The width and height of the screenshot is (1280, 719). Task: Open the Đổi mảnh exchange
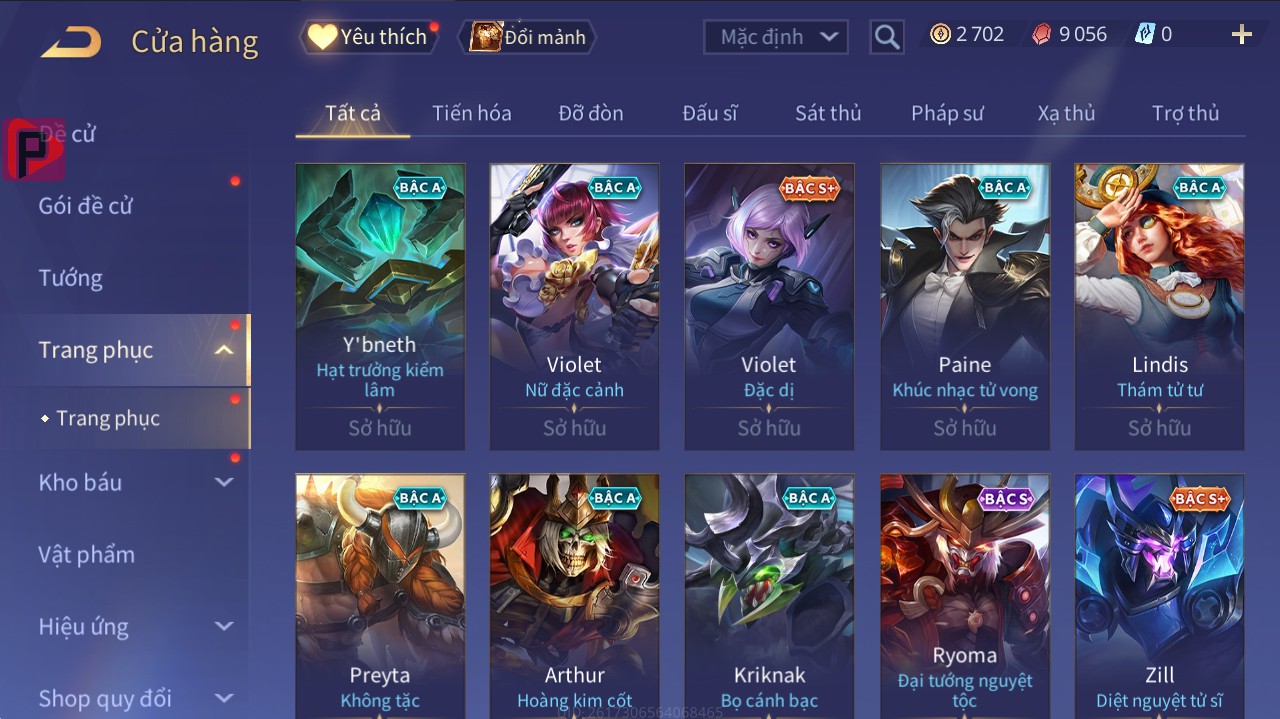(528, 37)
